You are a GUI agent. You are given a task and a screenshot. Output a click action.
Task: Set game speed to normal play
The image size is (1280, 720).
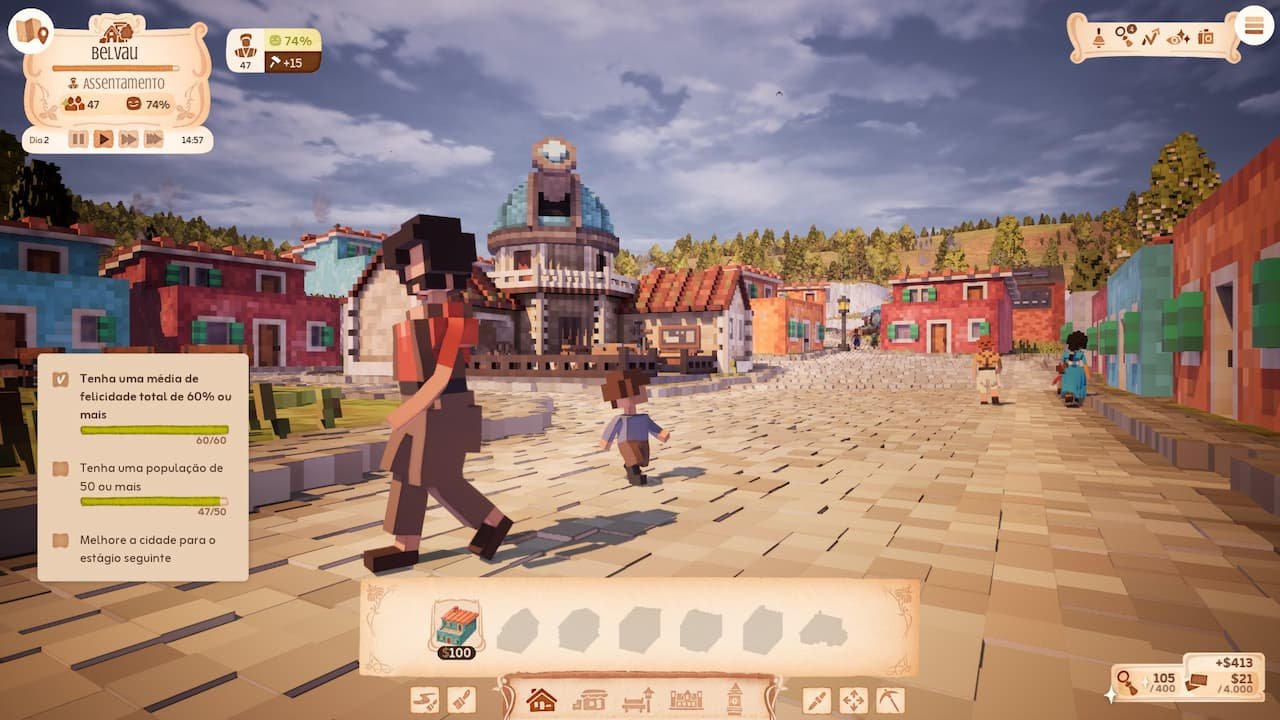click(103, 139)
